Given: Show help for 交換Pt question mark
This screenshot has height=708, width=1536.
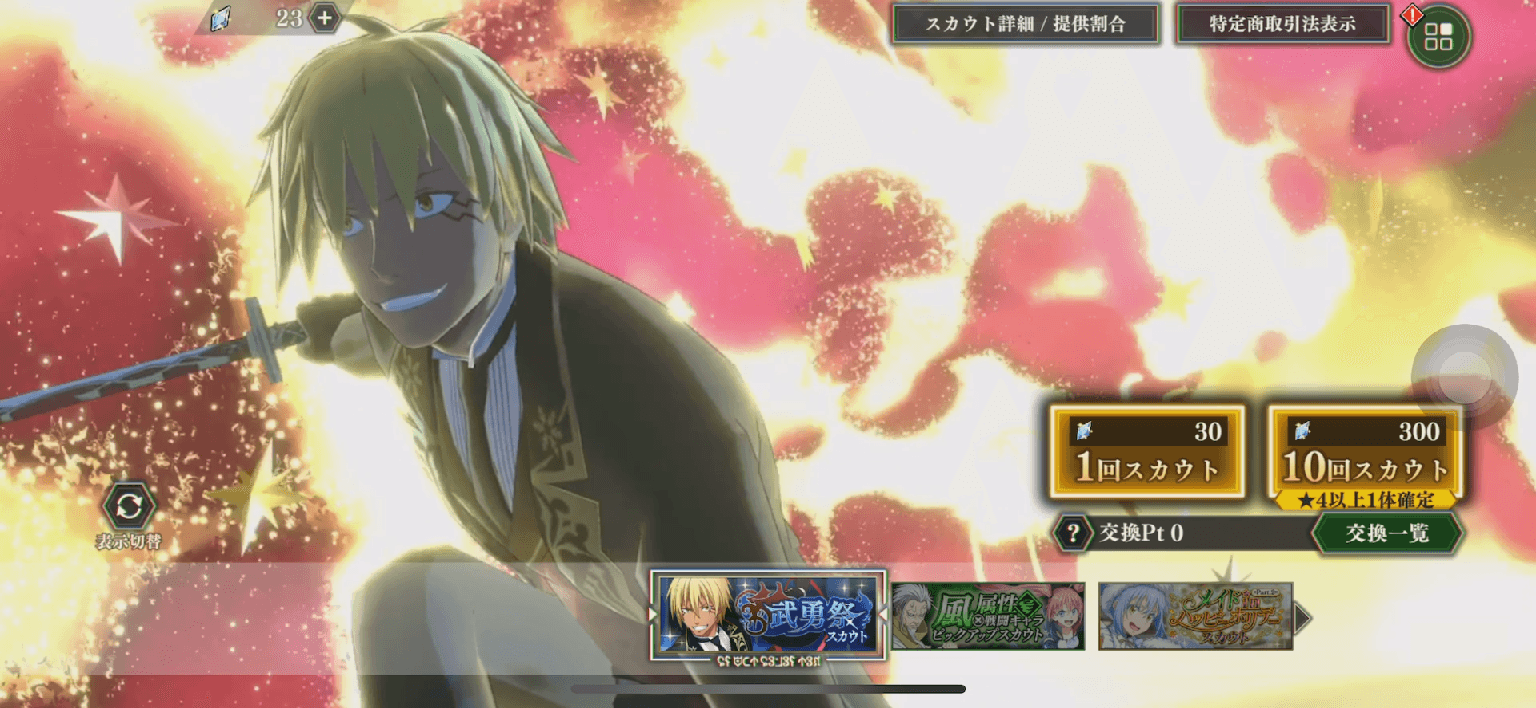Looking at the screenshot, I should point(1073,533).
